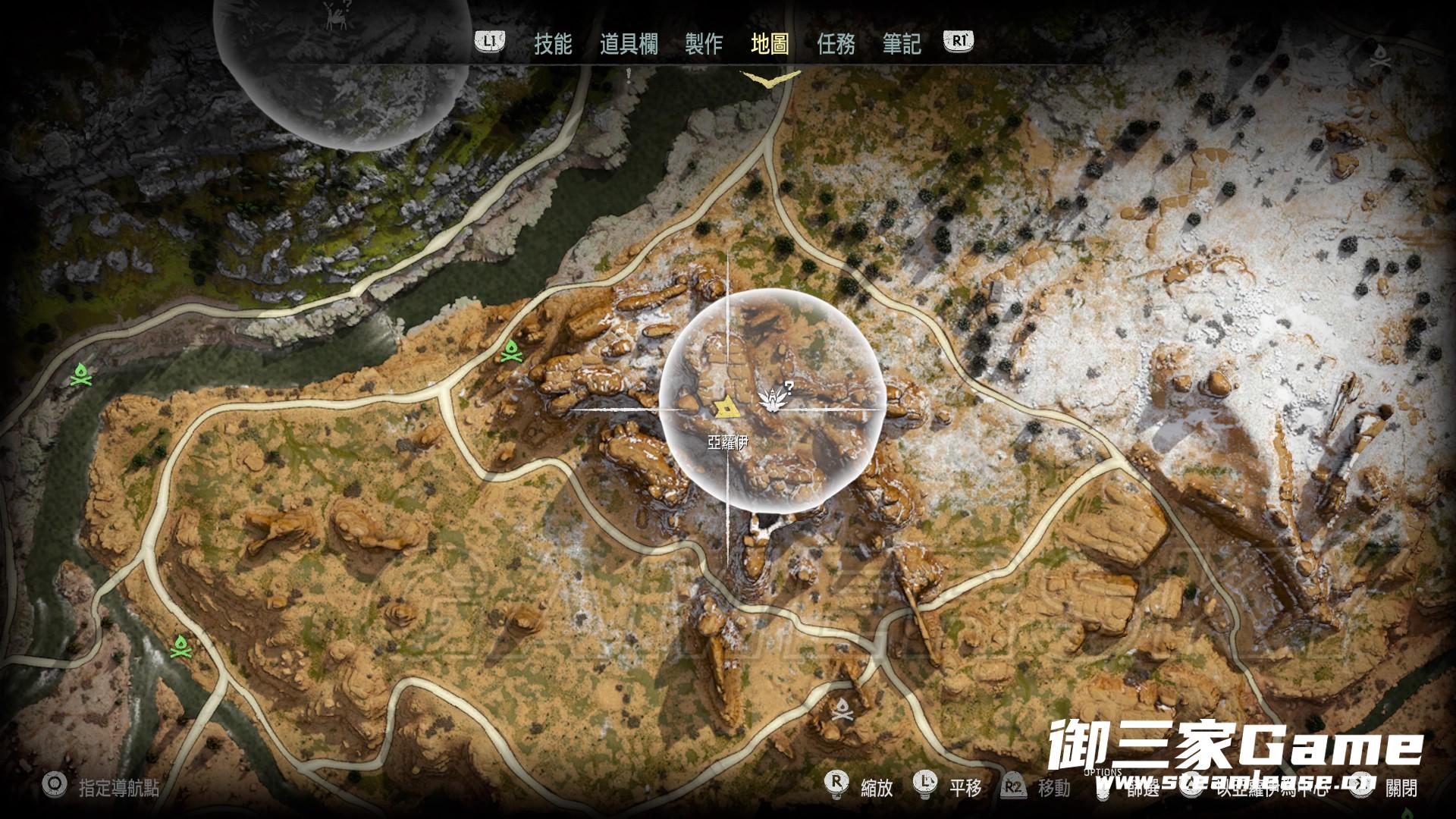Open the 道具欄 inventory tab
1456x819 pixels.
pos(628,44)
